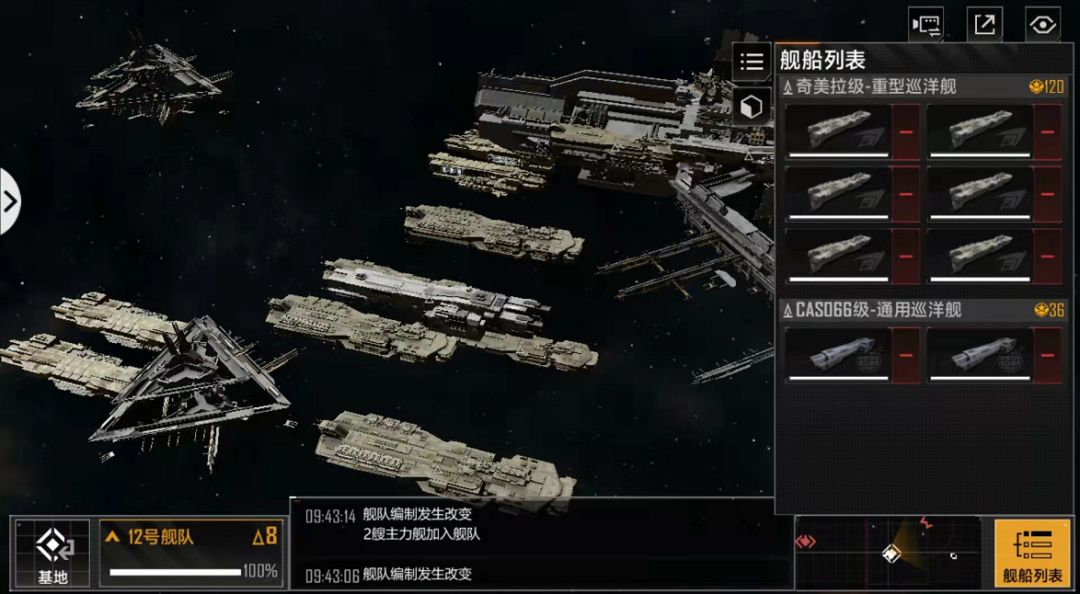Toggle the list view icon beside ship panel
Image resolution: width=1080 pixels, height=594 pixels.
coord(751,61)
